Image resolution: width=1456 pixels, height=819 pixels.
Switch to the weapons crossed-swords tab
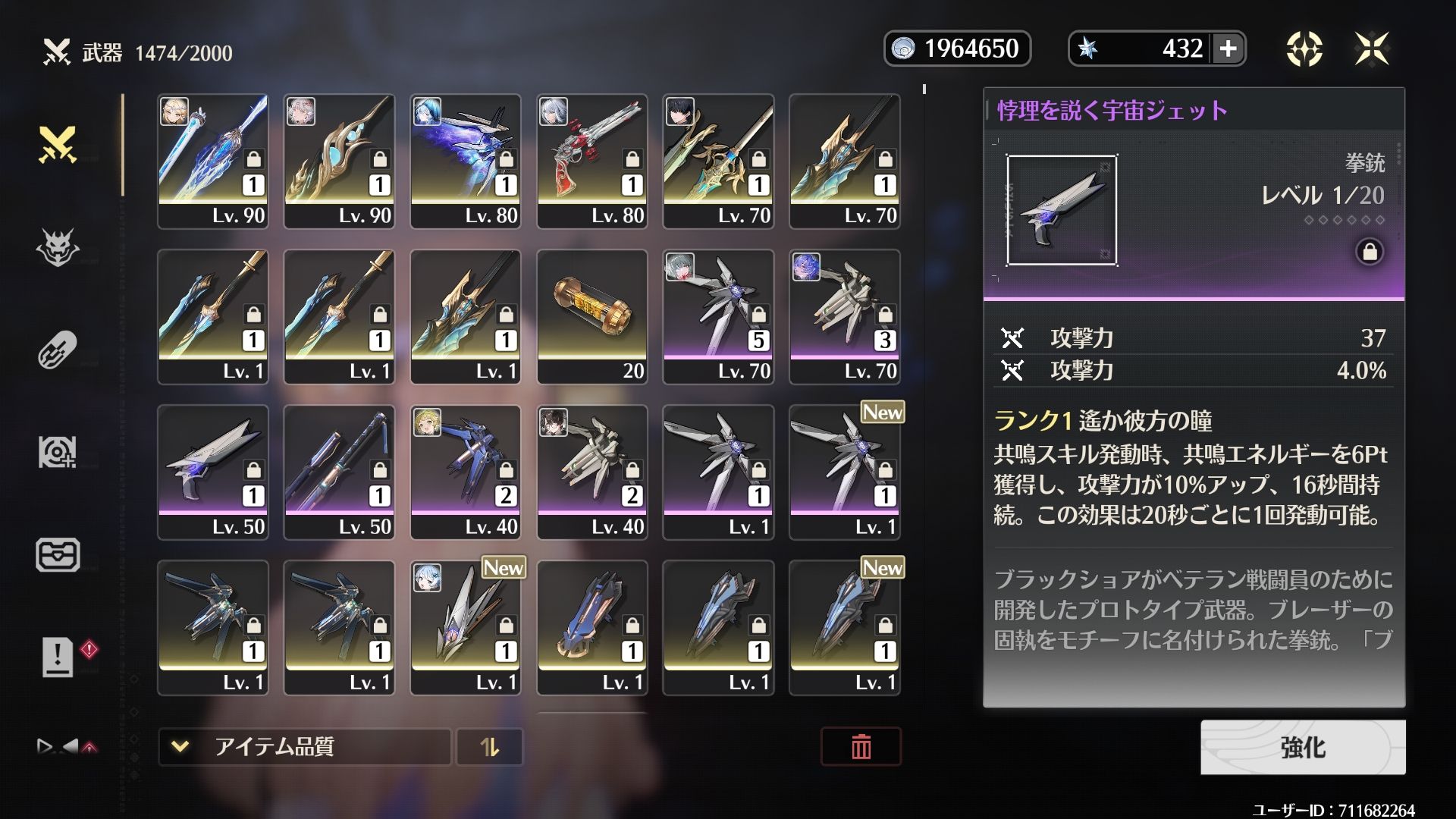(x=58, y=144)
